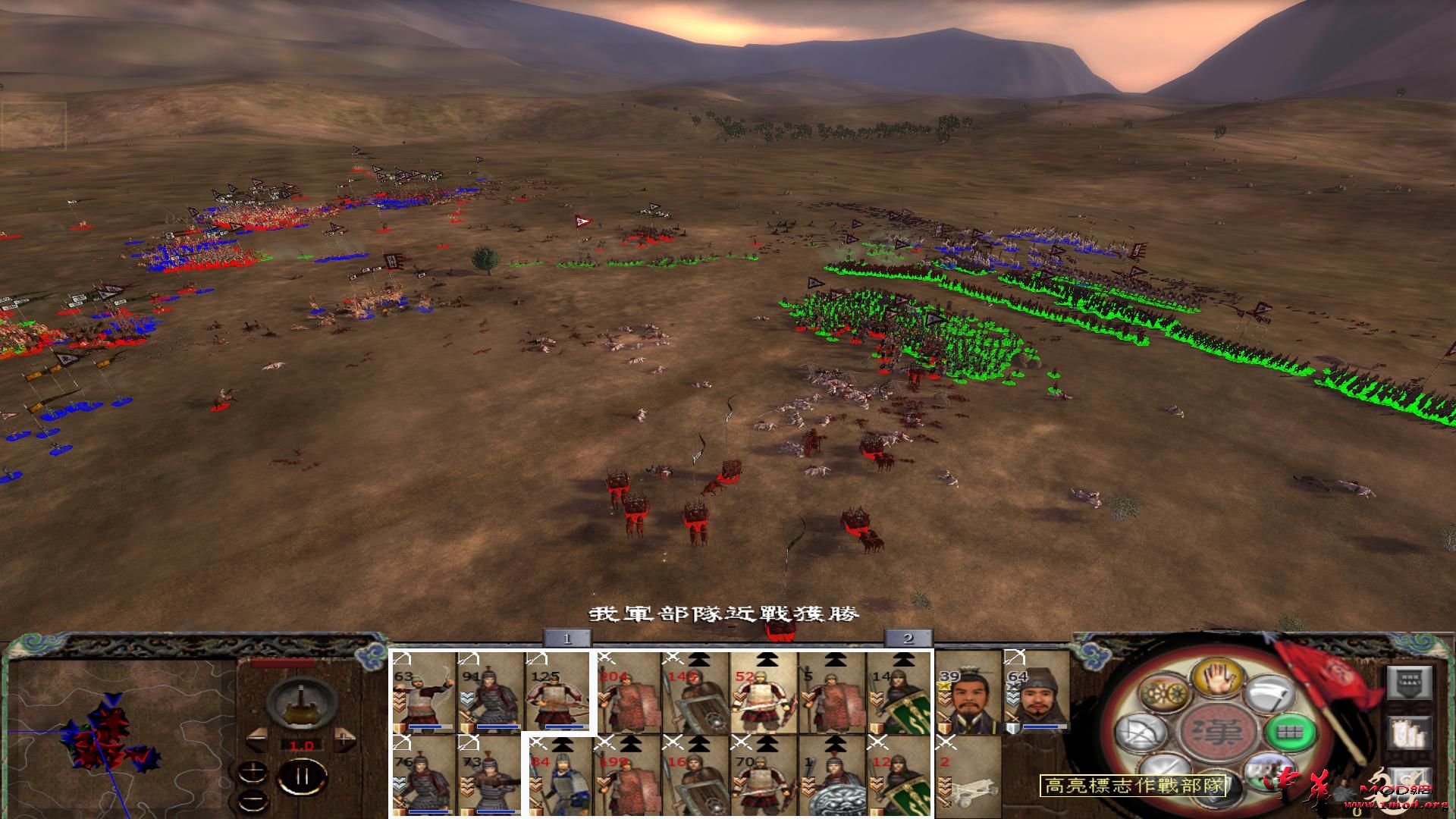Decrease battle speed with the left arrow
This screenshot has height=819, width=1456.
[258, 737]
